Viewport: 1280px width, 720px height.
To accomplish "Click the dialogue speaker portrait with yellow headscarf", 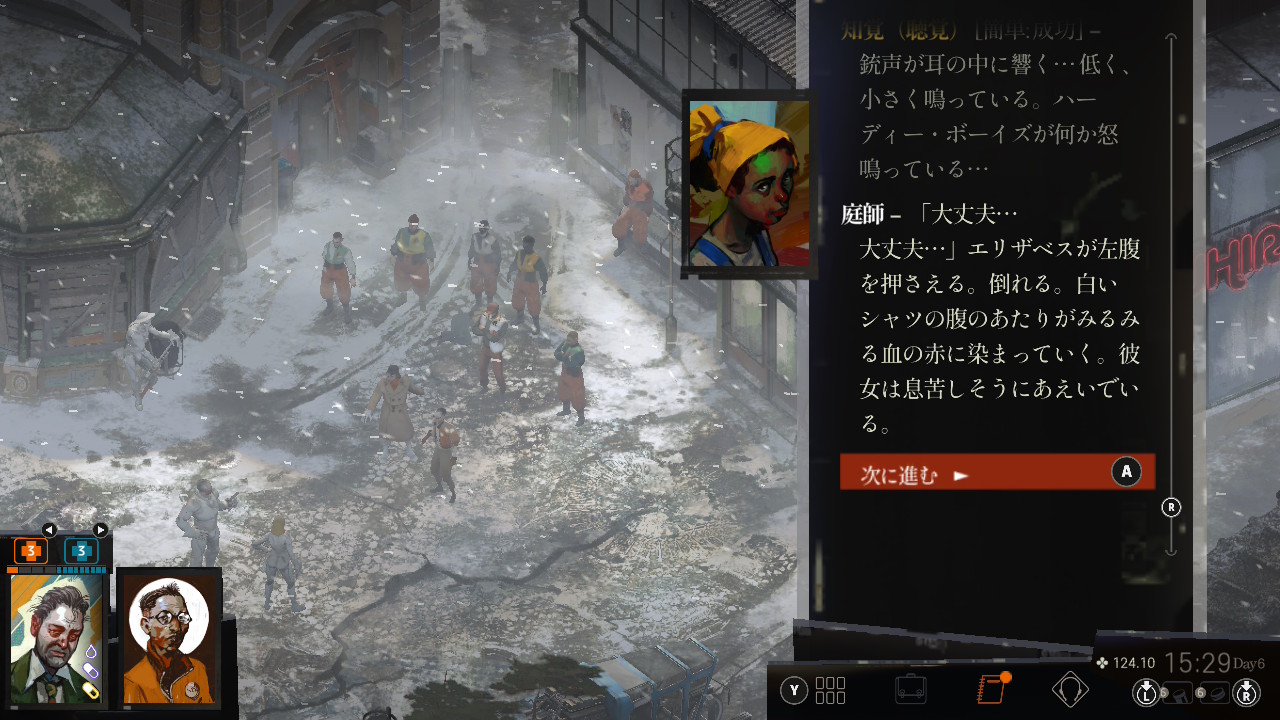I will (x=749, y=184).
